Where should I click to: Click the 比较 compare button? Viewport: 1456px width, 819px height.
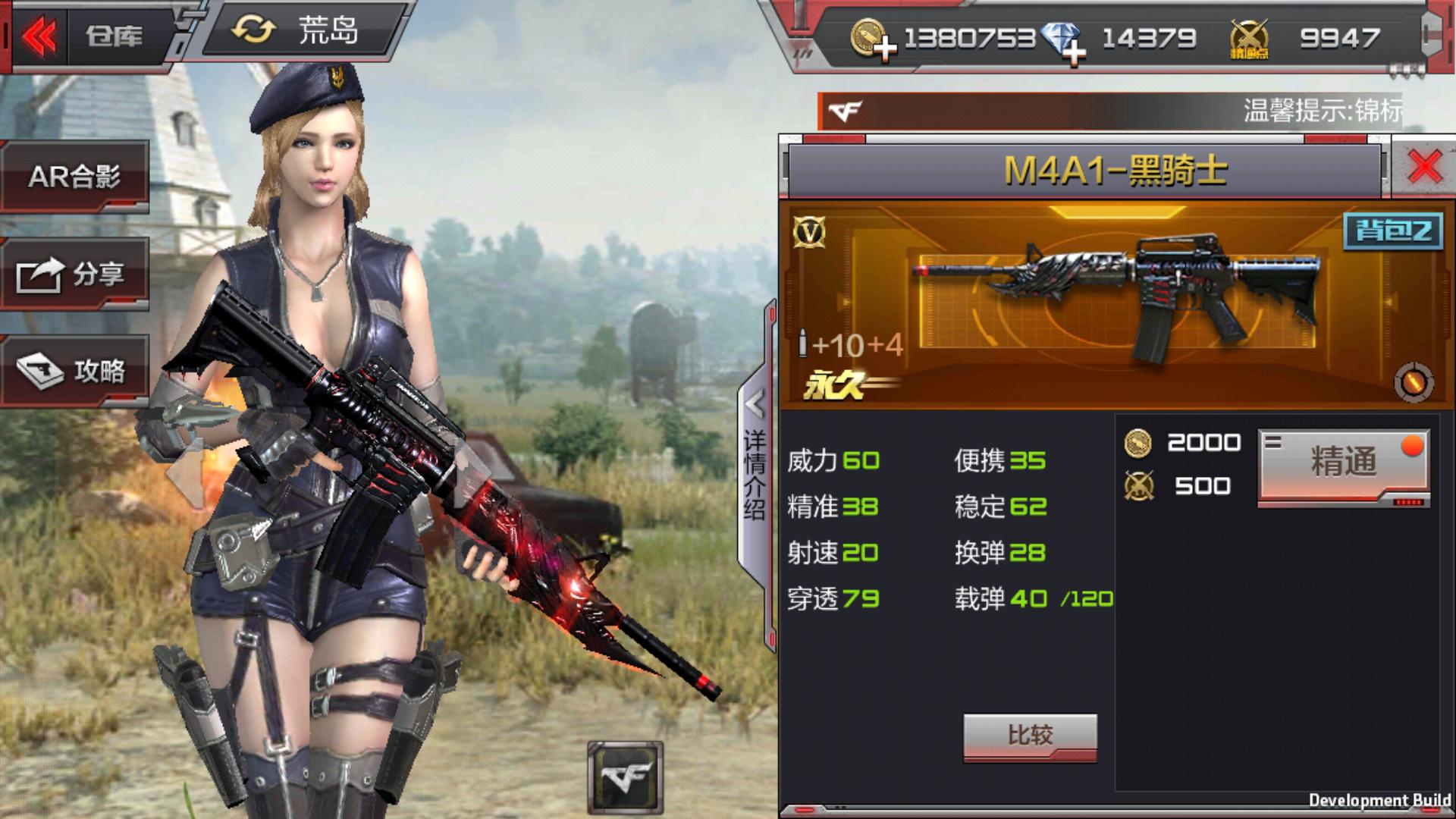click(1030, 735)
